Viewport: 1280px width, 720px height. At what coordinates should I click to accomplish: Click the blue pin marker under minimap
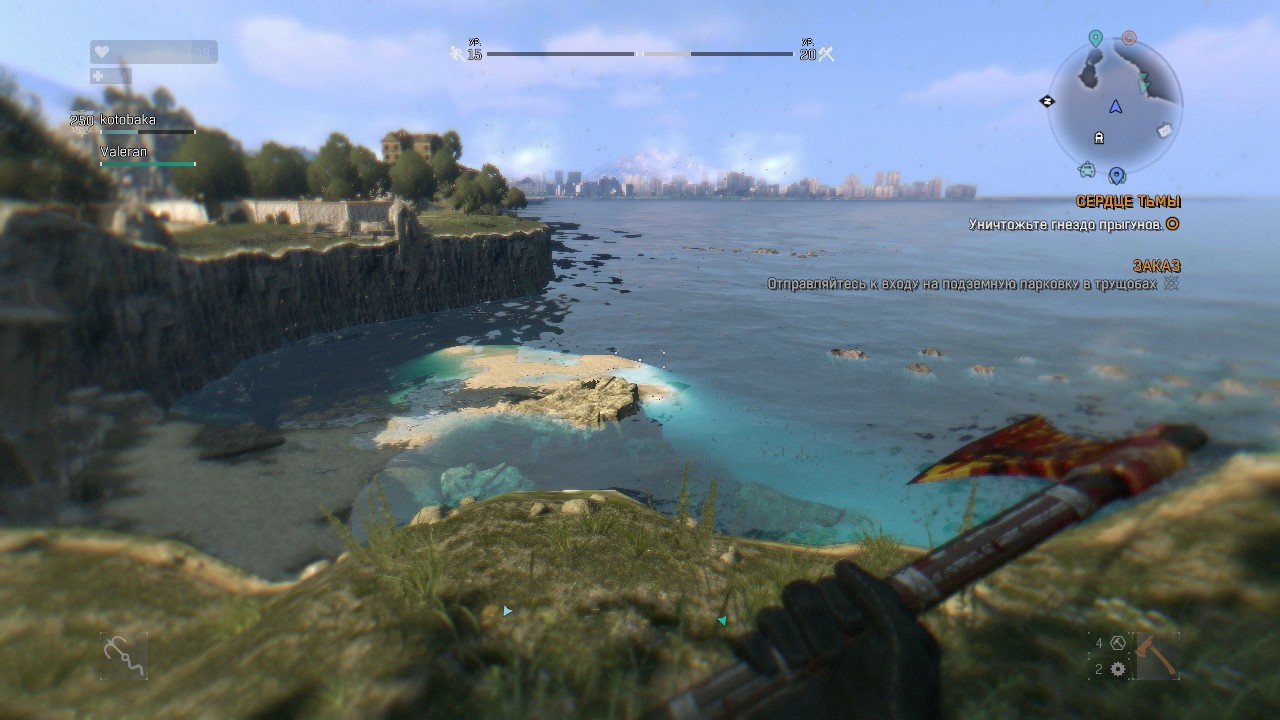pyautogui.click(x=1116, y=176)
